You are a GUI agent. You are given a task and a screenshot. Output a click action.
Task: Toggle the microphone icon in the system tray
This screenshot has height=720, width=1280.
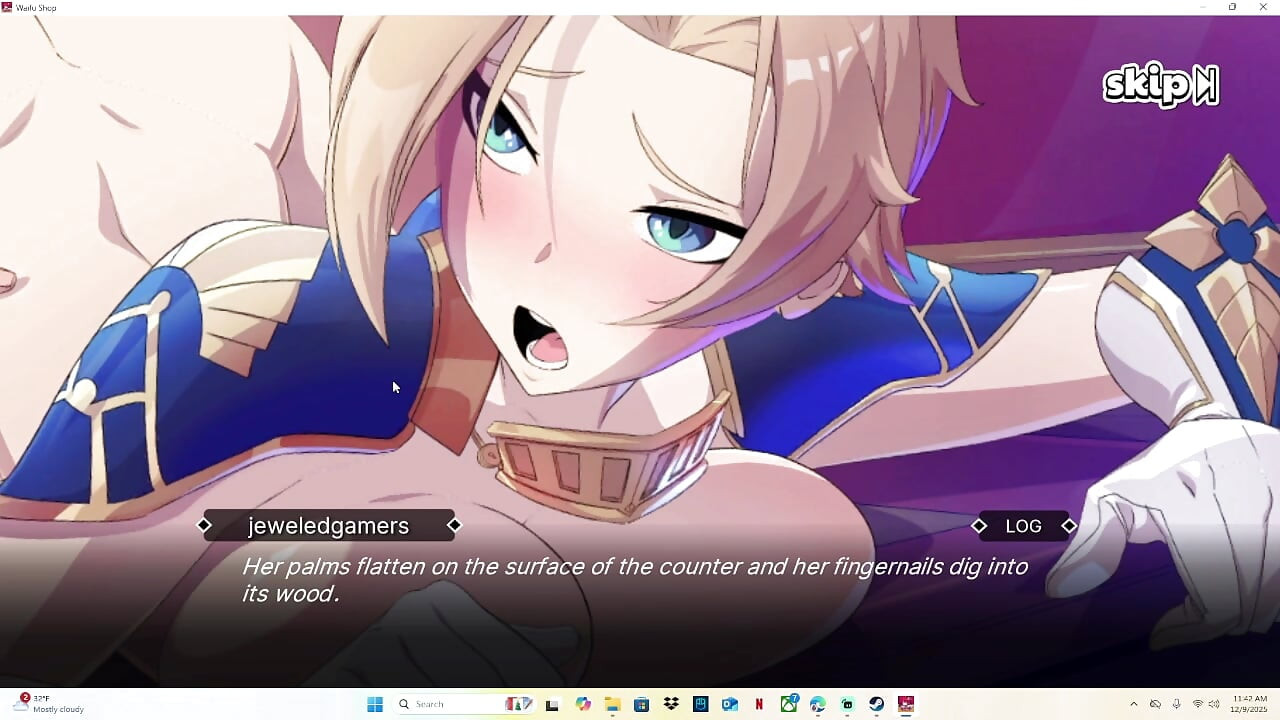(1176, 704)
